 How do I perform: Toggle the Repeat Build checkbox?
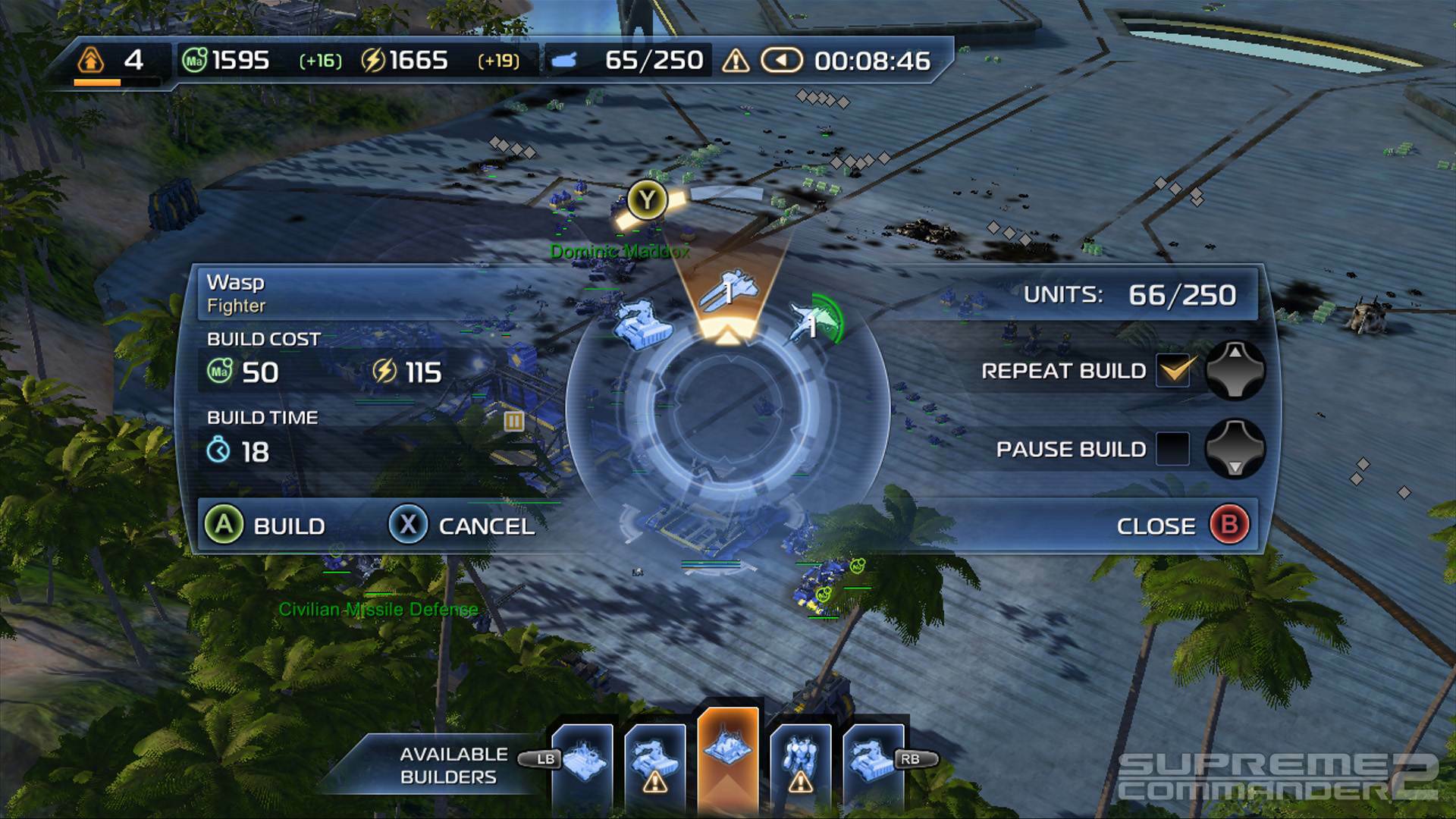coord(1172,371)
